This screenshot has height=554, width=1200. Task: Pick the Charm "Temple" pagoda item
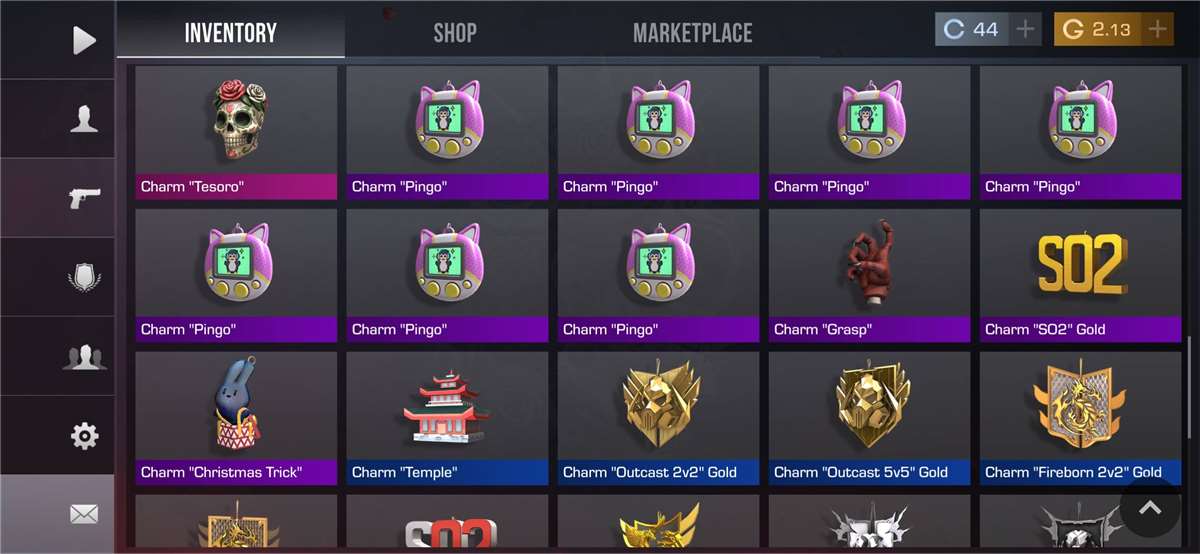click(447, 417)
